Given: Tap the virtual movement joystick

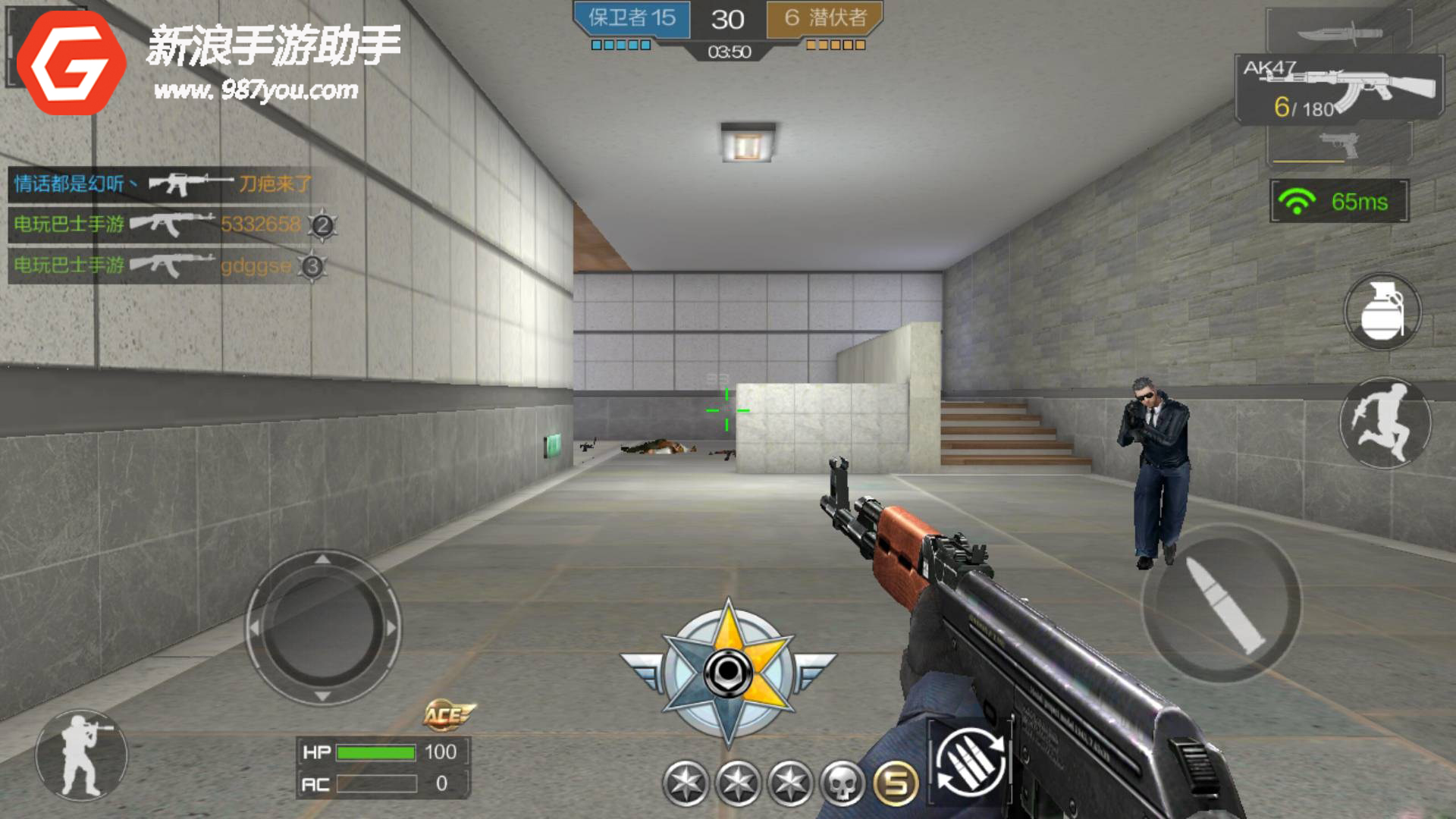Looking at the screenshot, I should [x=323, y=628].
